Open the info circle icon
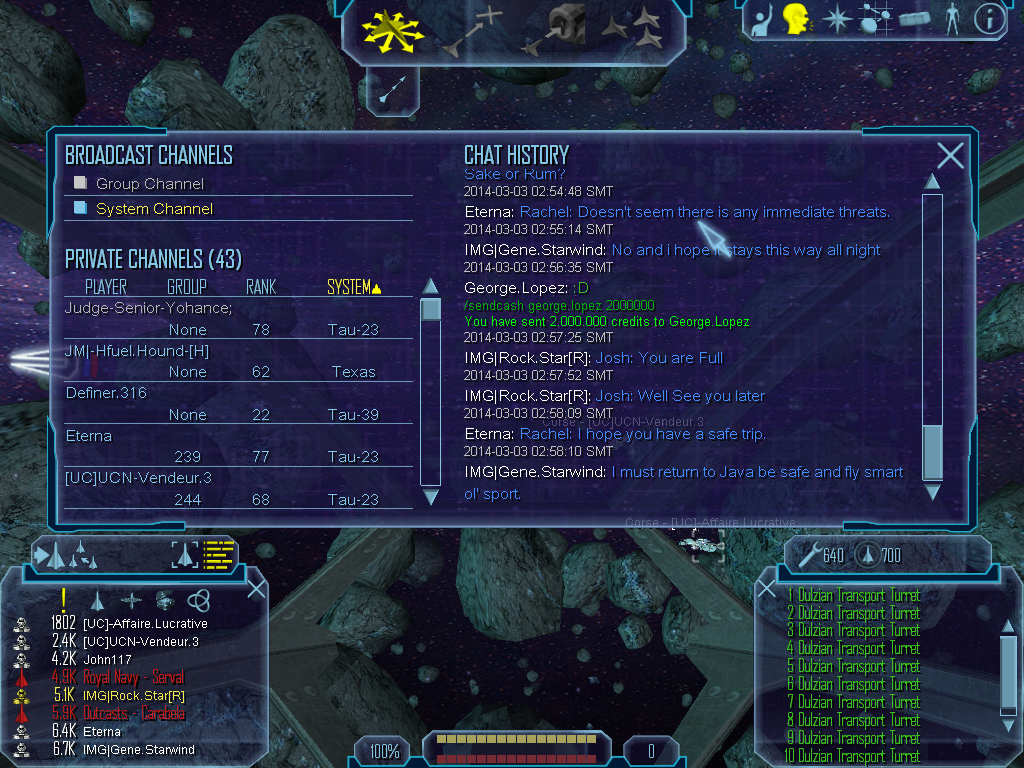Screen dimensions: 1024x768 pyautogui.click(x=989, y=19)
